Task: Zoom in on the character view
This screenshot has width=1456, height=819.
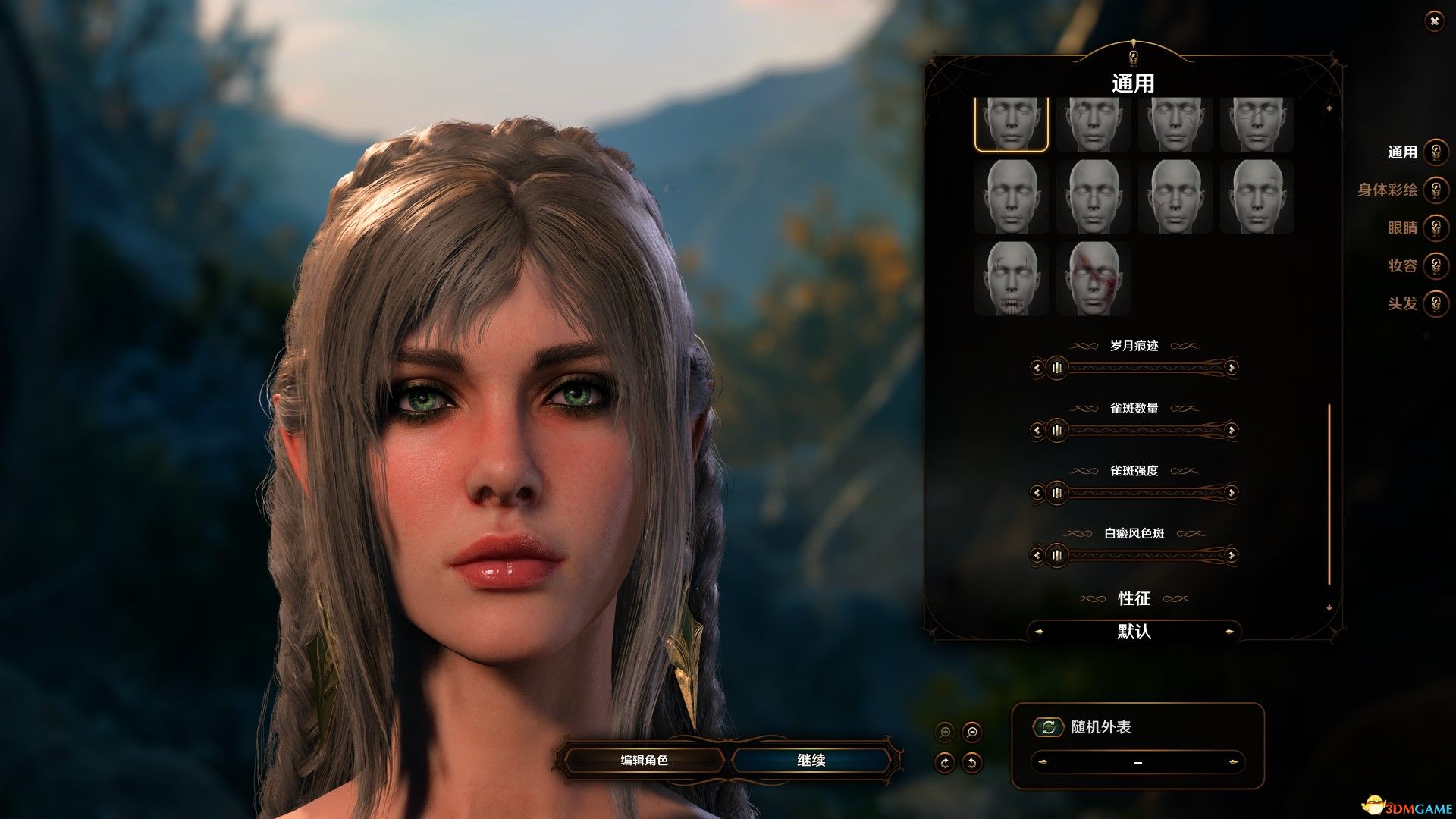Action: (945, 733)
